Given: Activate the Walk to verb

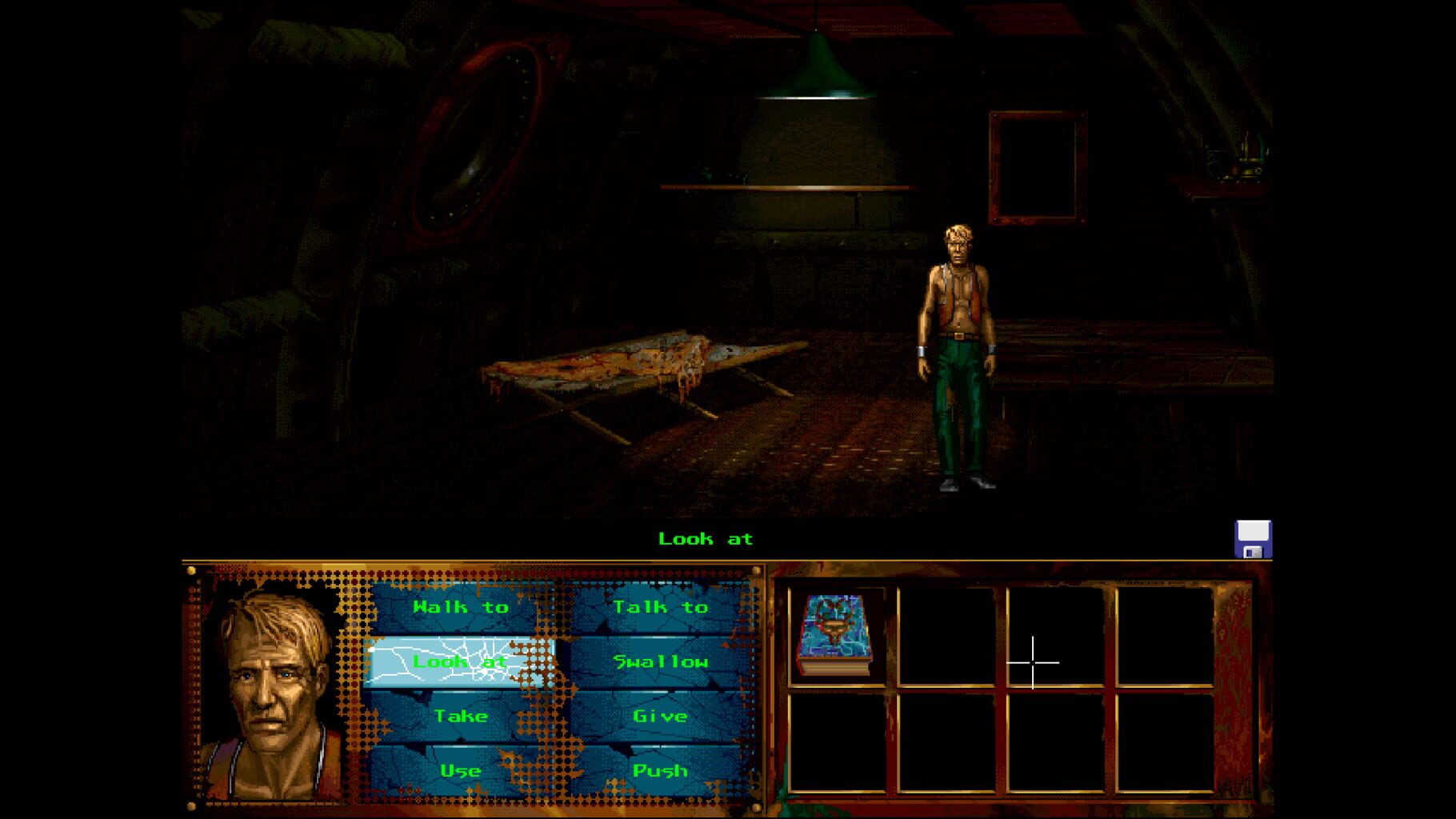Looking at the screenshot, I should tap(460, 606).
